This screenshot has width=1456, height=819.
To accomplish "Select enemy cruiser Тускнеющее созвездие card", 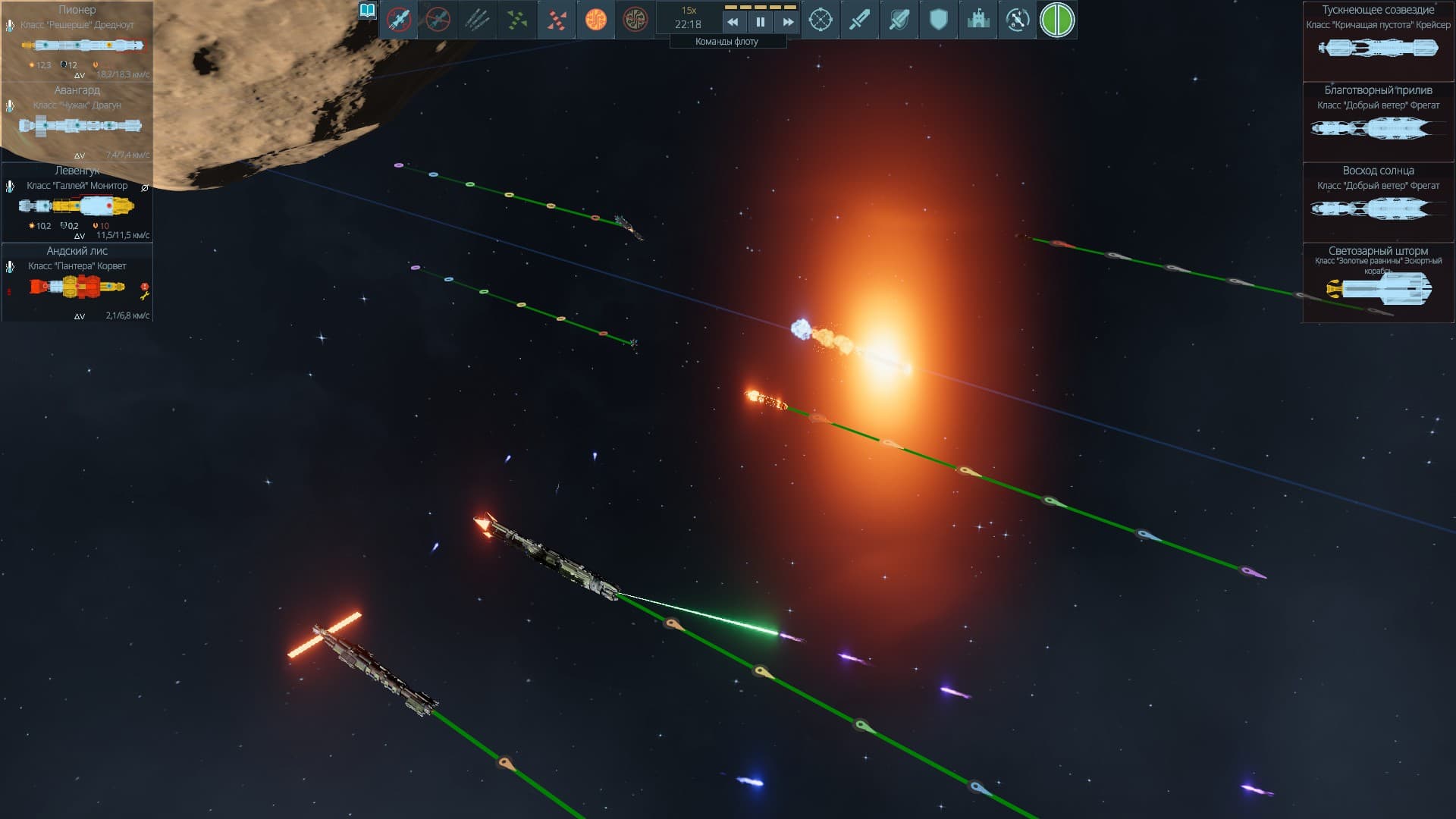I will point(1378,42).
